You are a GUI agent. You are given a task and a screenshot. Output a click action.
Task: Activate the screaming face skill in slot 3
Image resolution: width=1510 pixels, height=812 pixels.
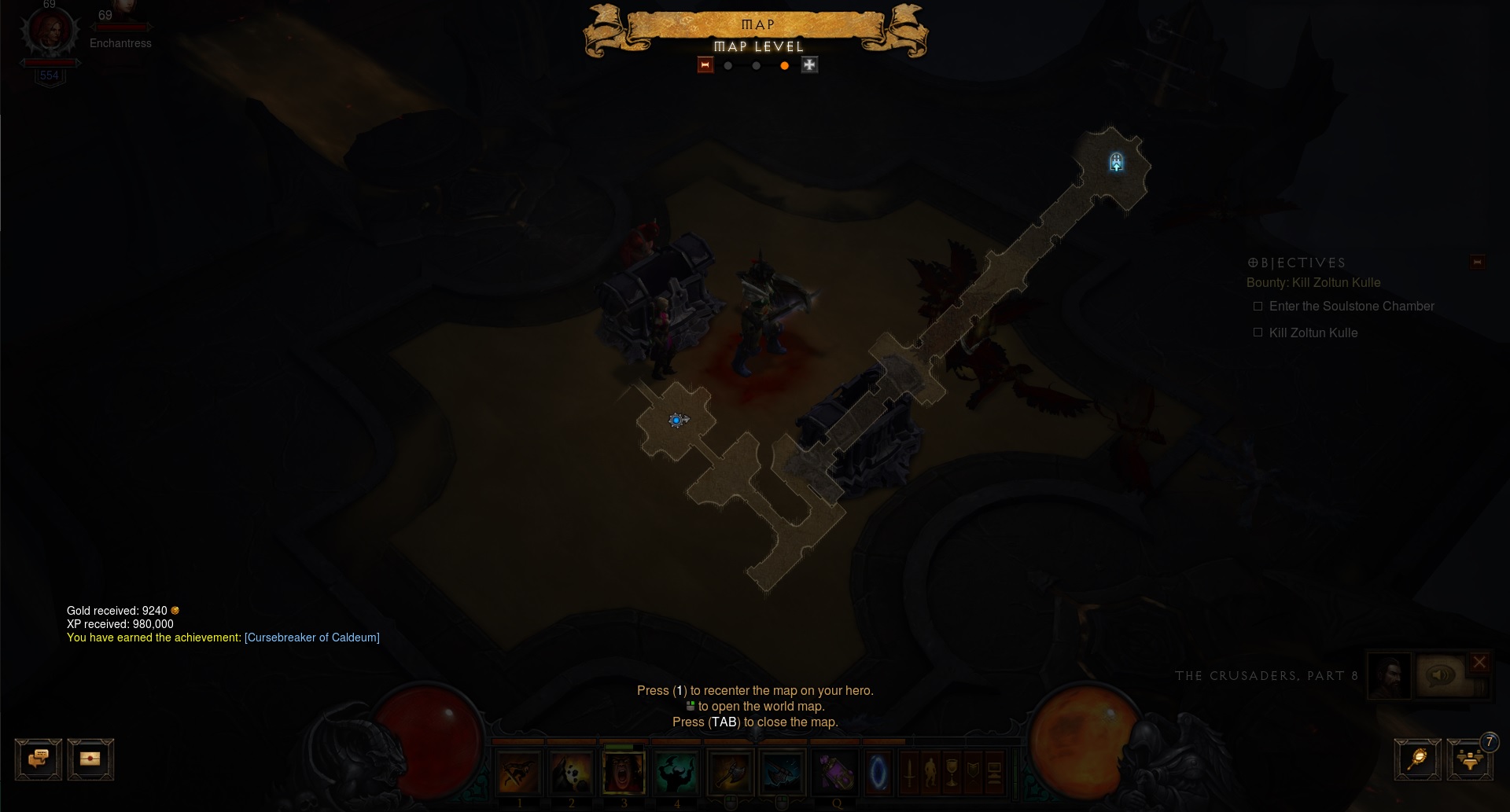(x=624, y=772)
